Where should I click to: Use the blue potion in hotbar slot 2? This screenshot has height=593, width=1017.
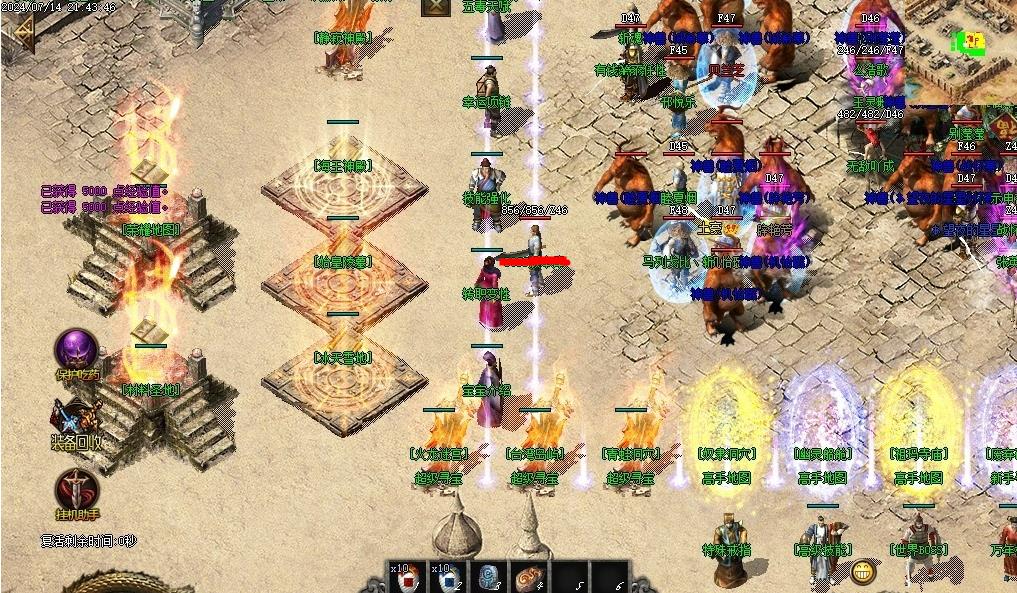coord(448,578)
